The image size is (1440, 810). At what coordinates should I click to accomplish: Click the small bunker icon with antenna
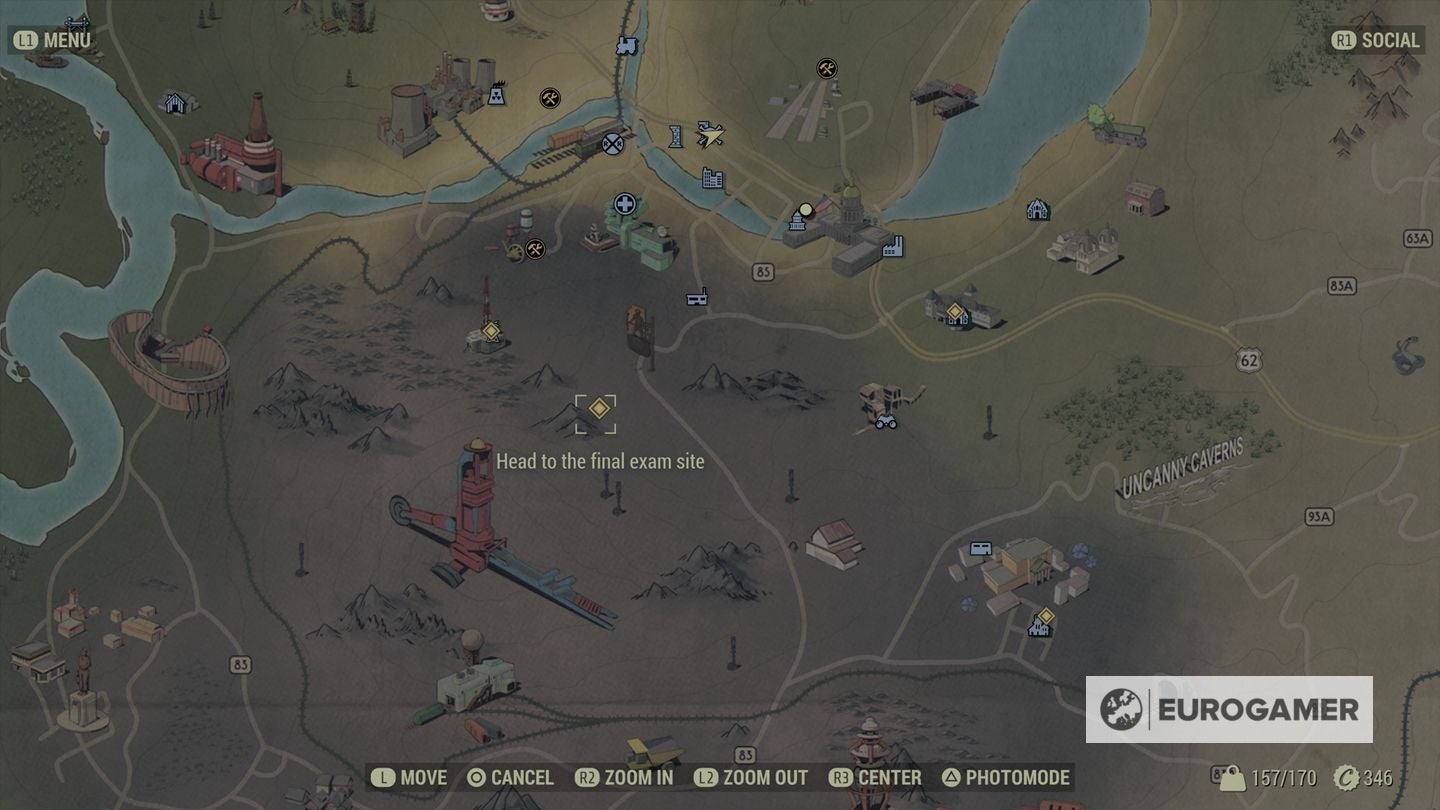pyautogui.click(x=697, y=296)
